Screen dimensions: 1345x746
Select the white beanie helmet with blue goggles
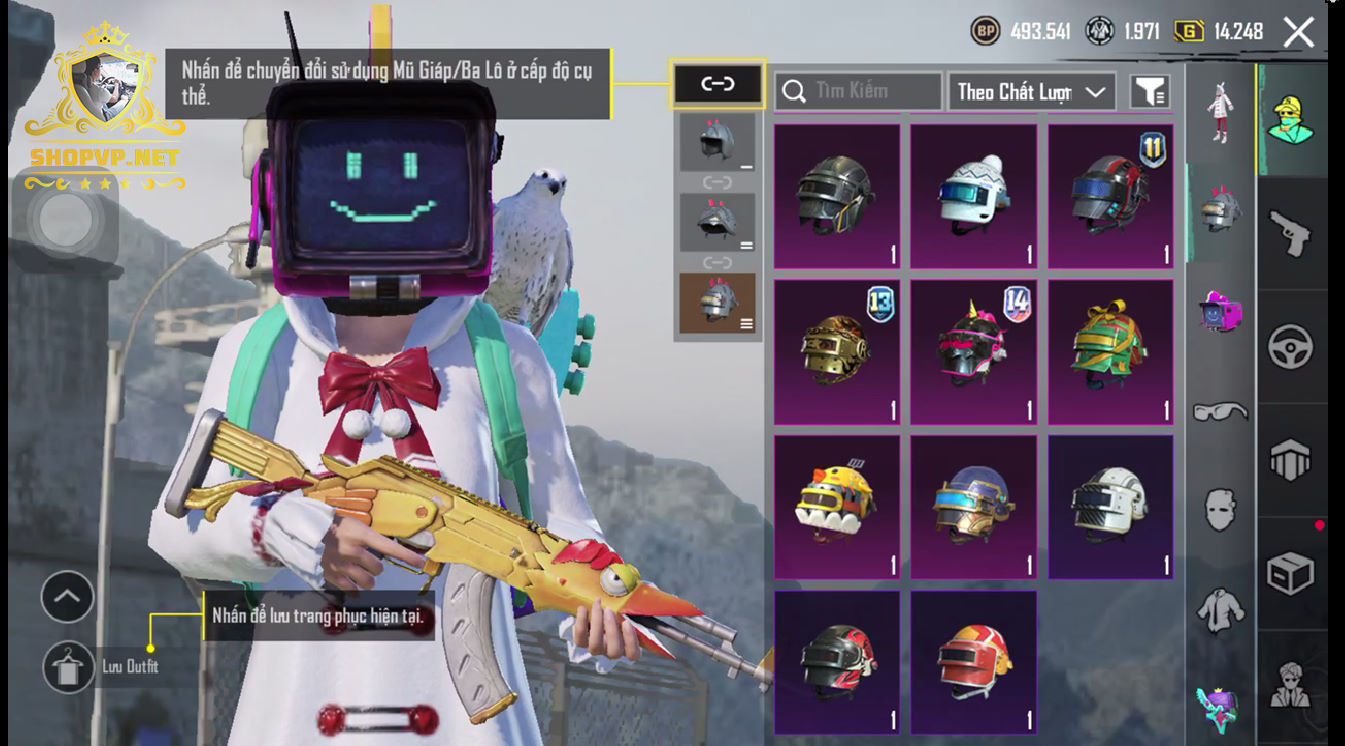(x=973, y=196)
